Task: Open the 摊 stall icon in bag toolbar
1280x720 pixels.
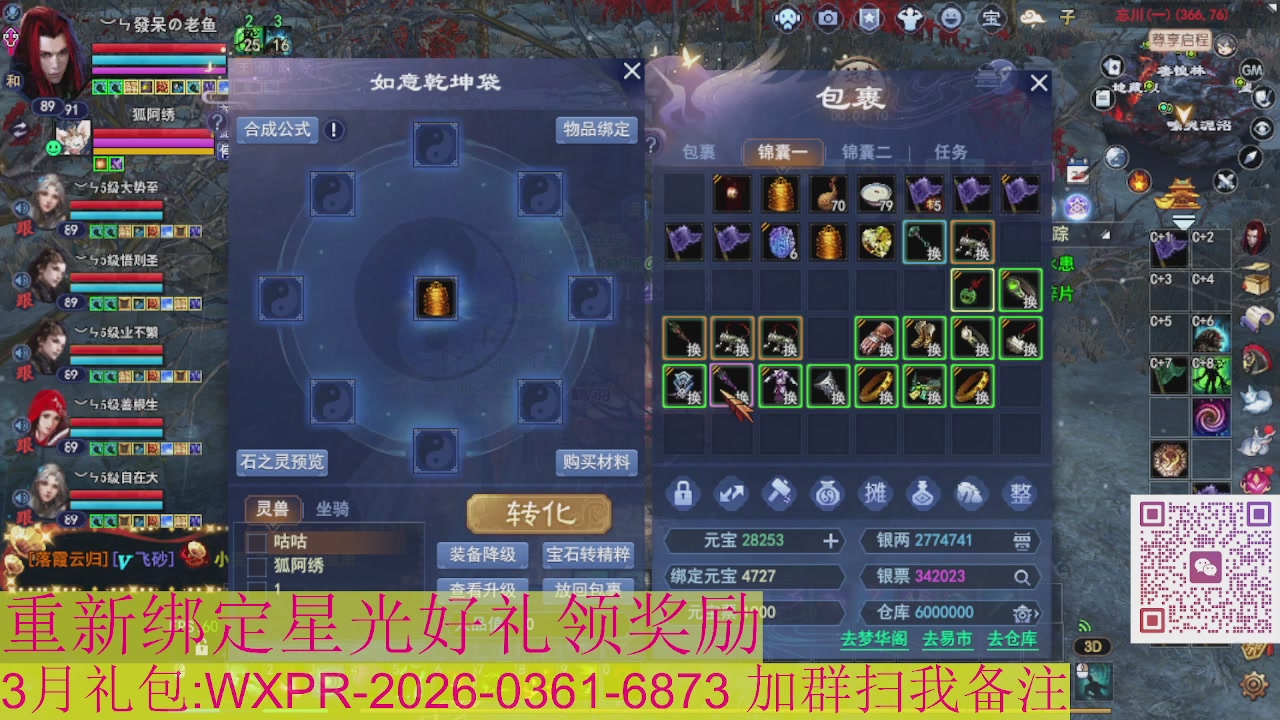Action: click(x=878, y=493)
